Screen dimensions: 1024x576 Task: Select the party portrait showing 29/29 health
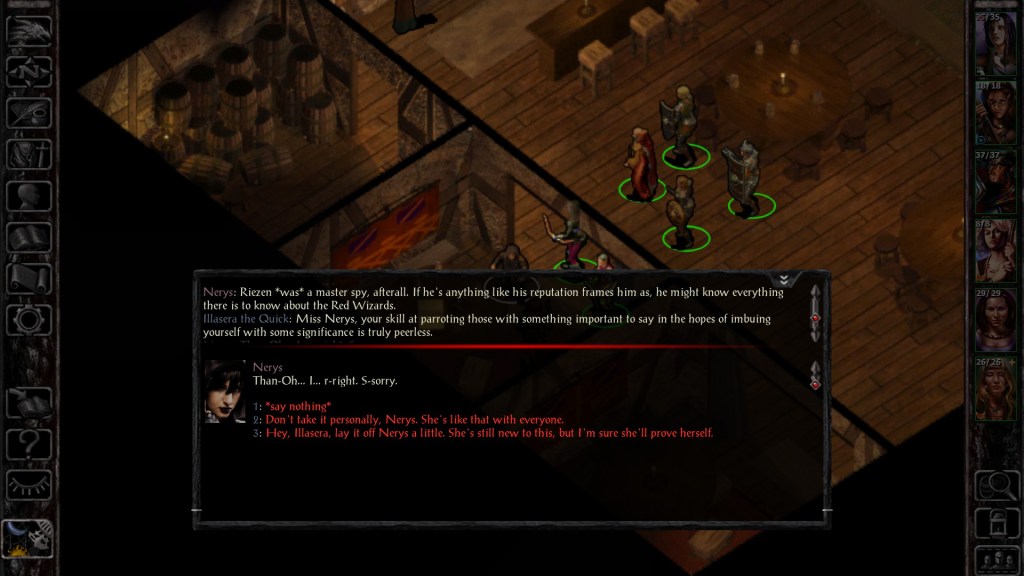(996, 320)
